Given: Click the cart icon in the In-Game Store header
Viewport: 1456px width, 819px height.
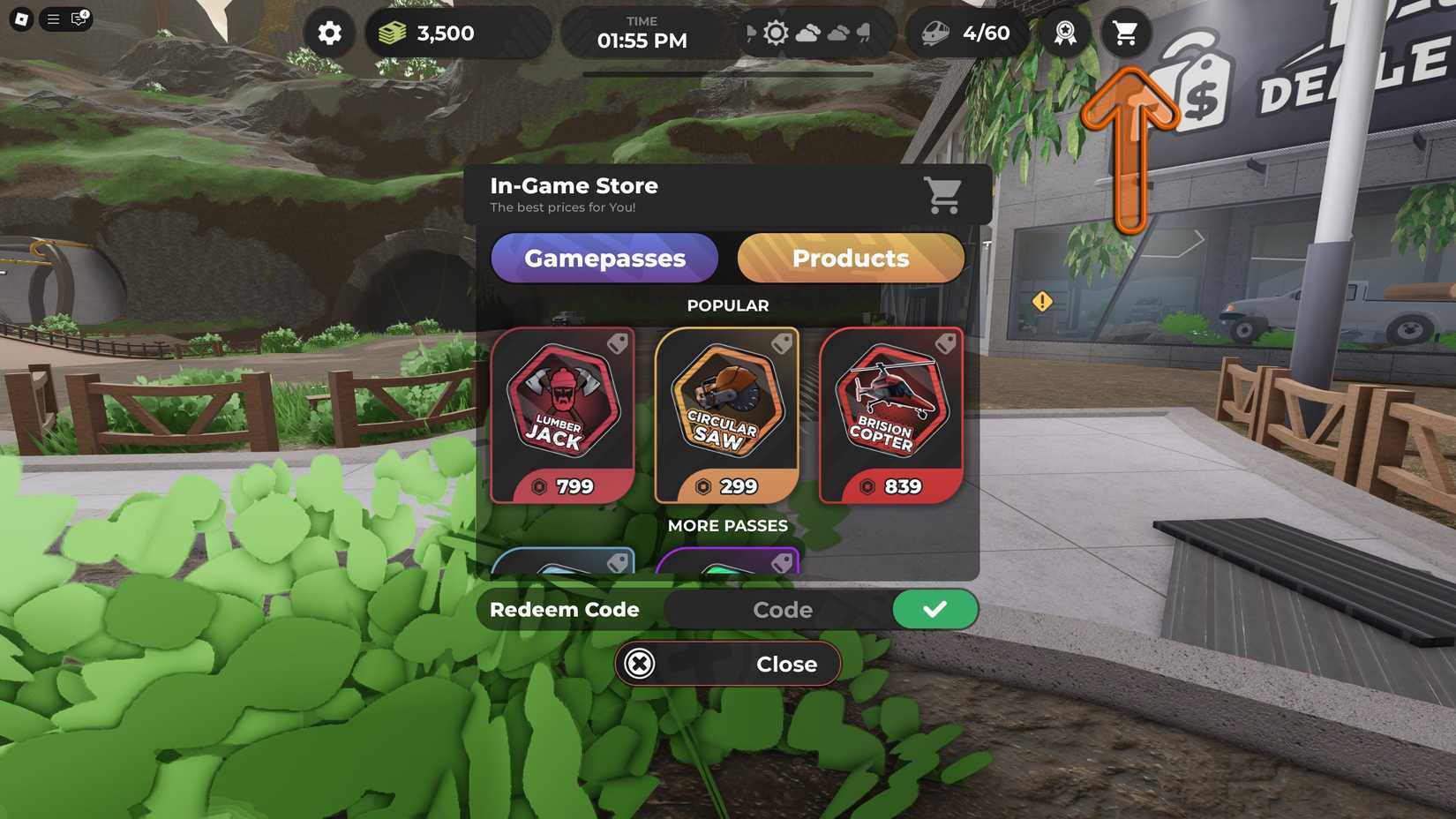Looking at the screenshot, I should (943, 196).
